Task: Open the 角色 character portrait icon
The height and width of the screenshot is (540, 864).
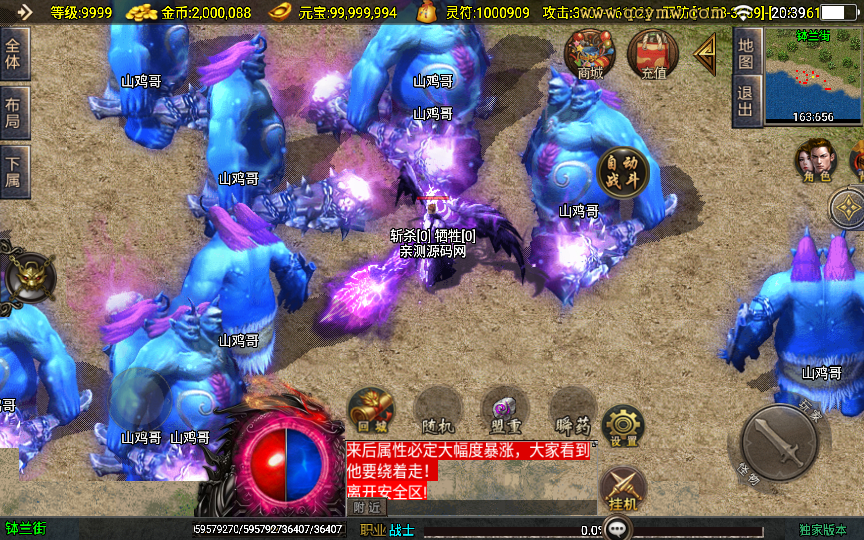Action: click(815, 161)
